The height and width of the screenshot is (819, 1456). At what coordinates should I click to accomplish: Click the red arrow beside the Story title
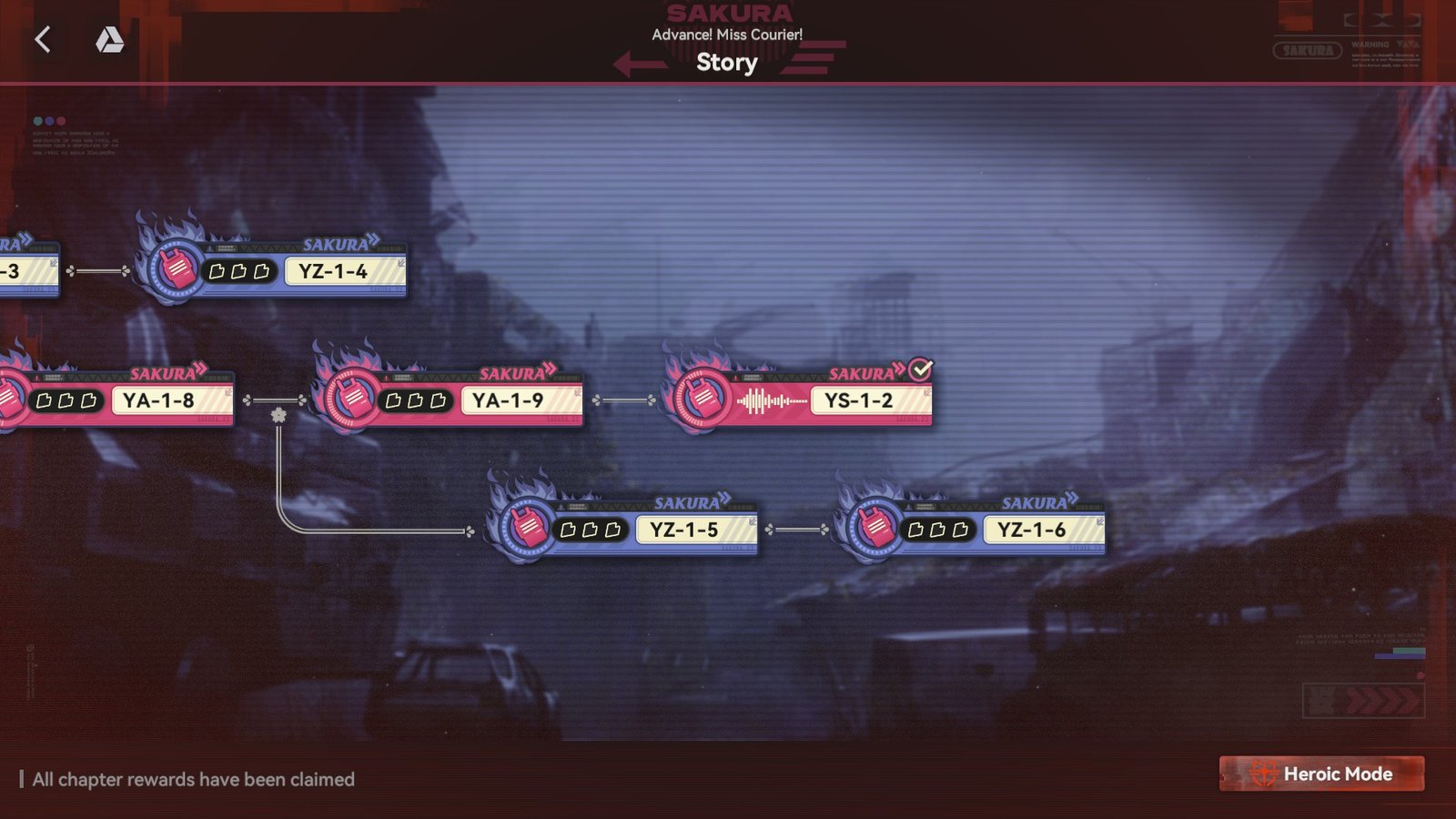[641, 63]
